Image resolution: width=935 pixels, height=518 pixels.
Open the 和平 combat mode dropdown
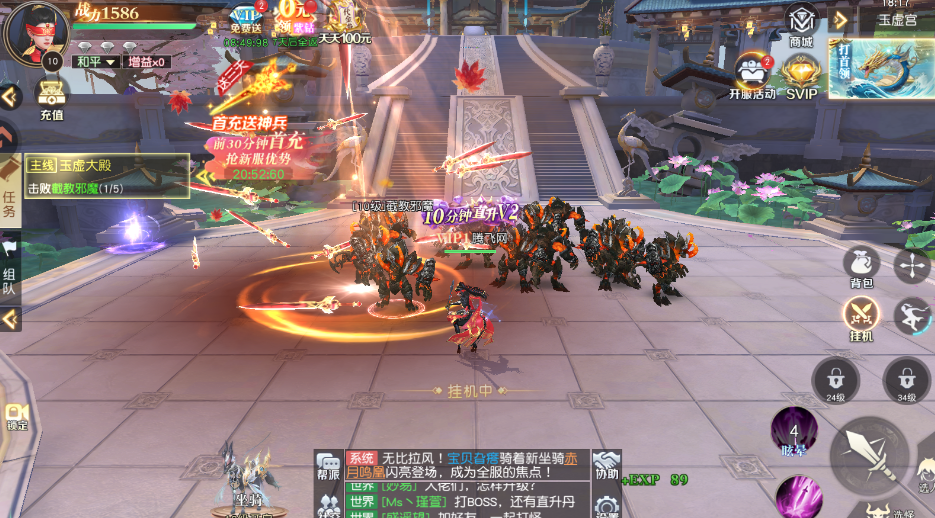(x=96, y=62)
